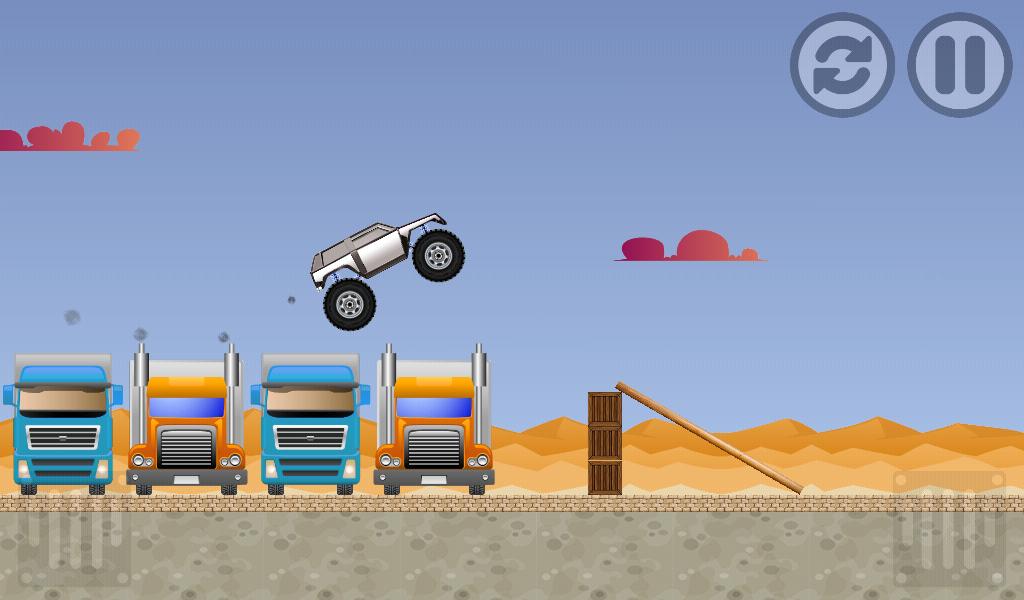Restart the level with the circular arrows button
Screen dimensions: 1024x600
[x=842, y=65]
